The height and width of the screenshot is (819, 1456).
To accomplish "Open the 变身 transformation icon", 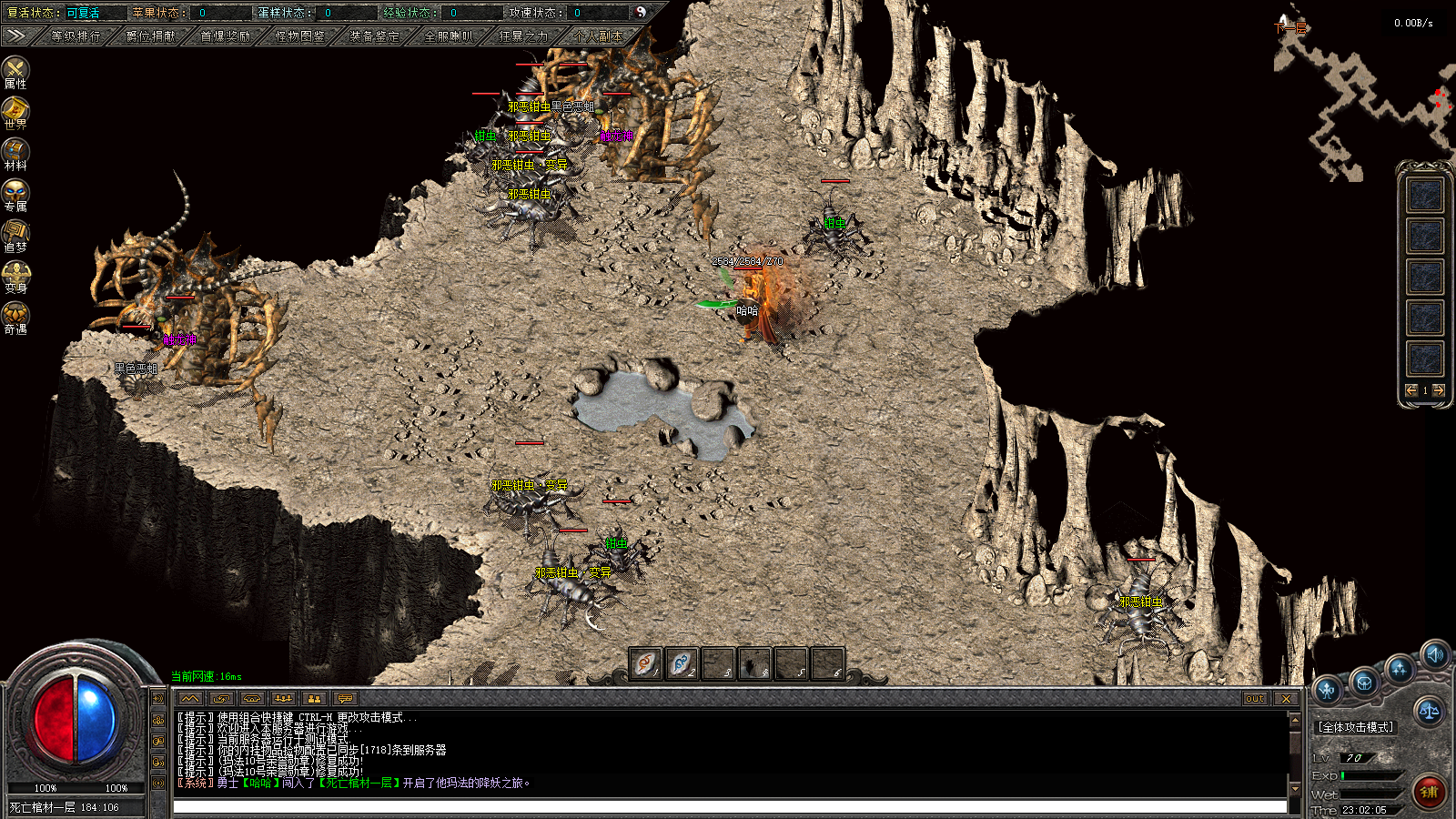I will [x=15, y=276].
